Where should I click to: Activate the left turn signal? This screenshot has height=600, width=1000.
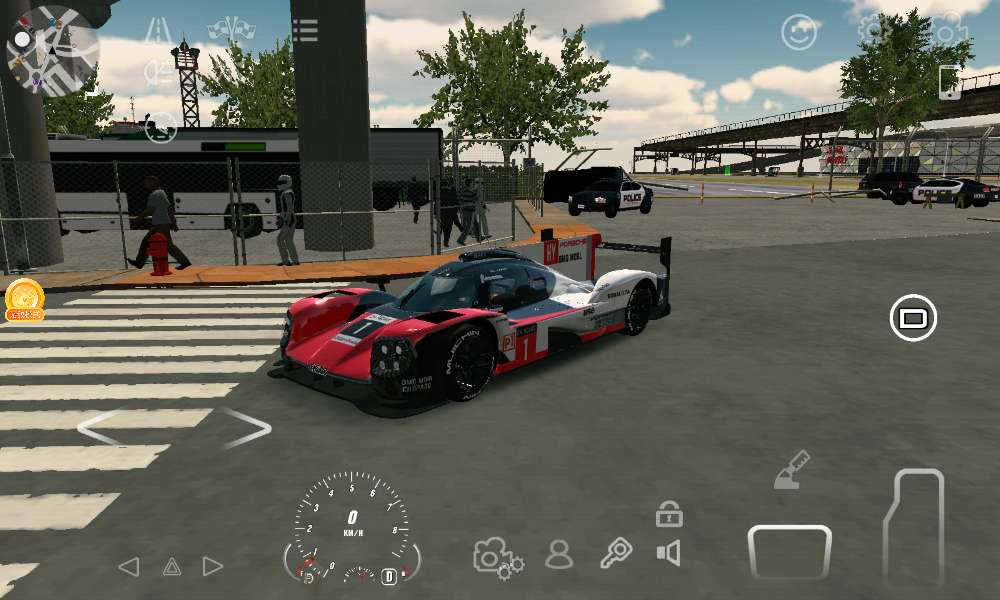click(128, 567)
